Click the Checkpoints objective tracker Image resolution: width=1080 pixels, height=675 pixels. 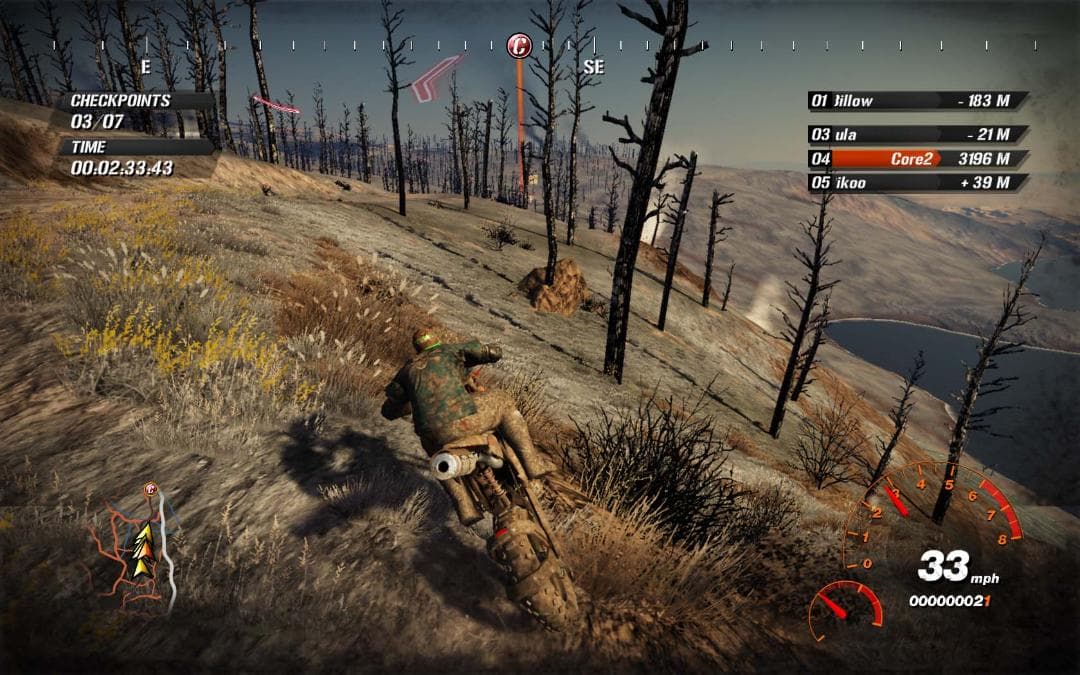coord(135,110)
